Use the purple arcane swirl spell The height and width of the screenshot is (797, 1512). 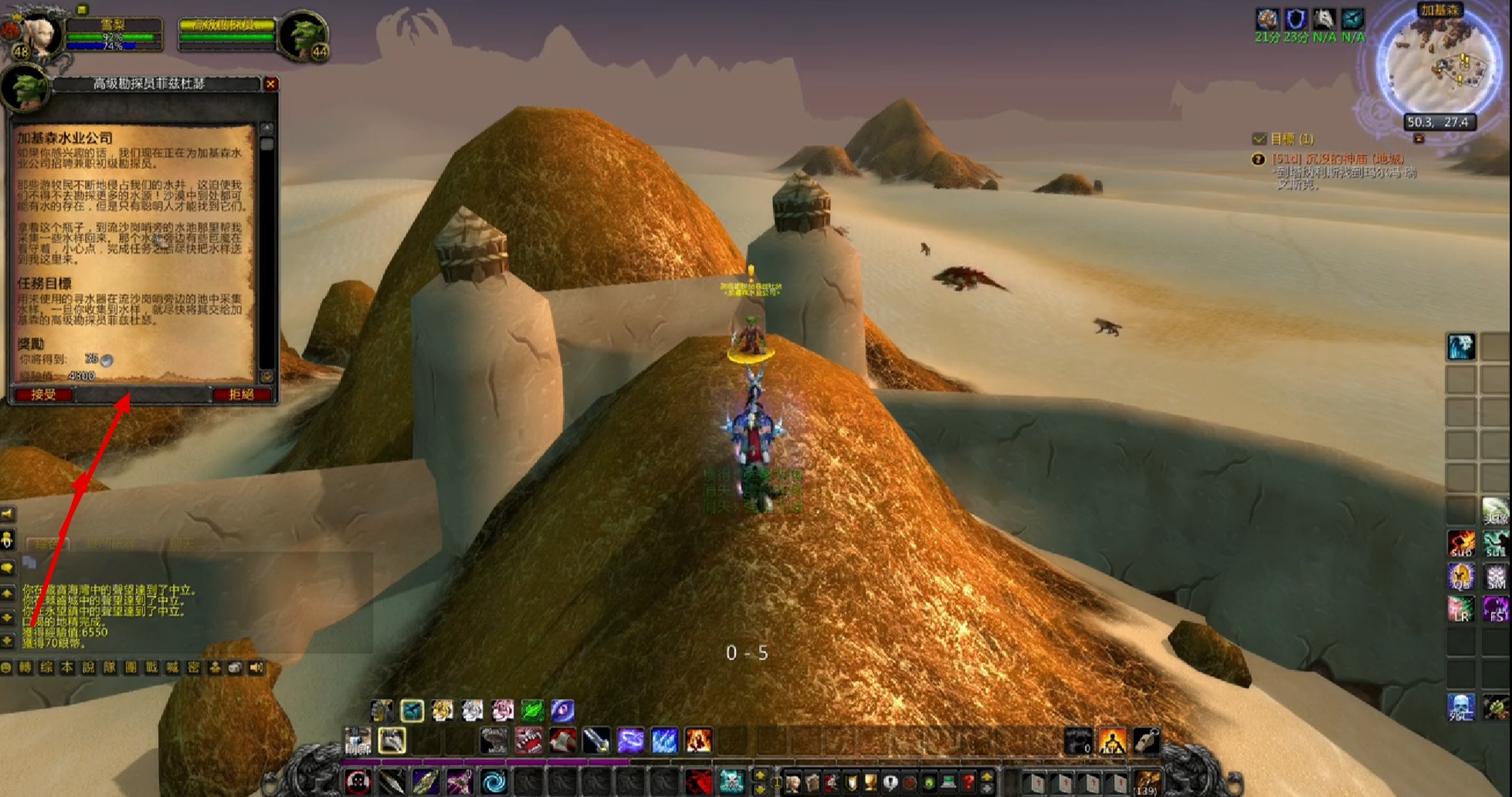(x=629, y=741)
